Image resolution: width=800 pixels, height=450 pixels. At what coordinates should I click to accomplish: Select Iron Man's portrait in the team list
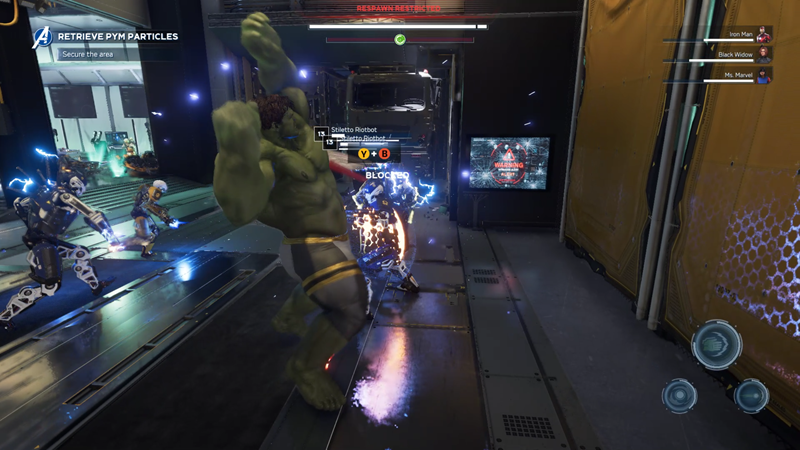(764, 35)
